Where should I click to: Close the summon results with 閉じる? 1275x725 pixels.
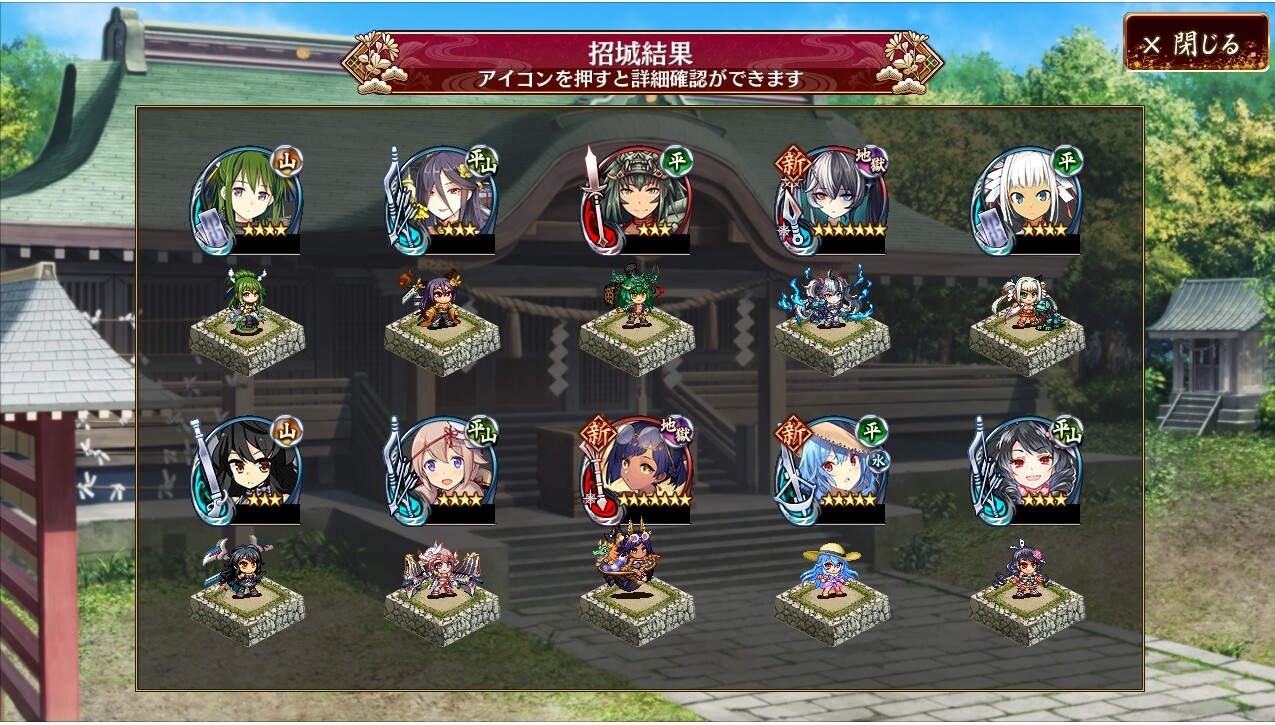click(1195, 43)
